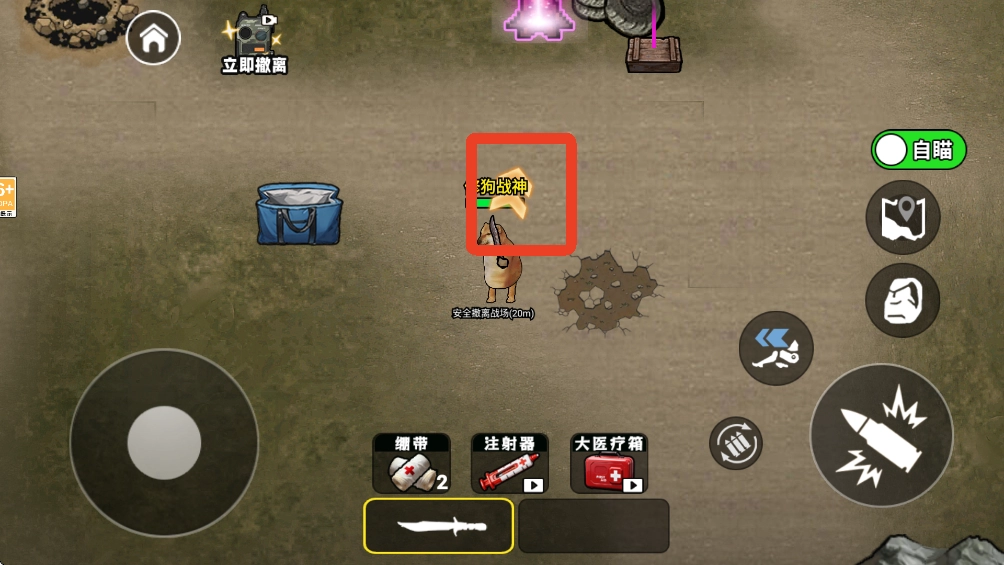Image resolution: width=1004 pixels, height=565 pixels.
Task: Tap the stone face emote button
Action: pyautogui.click(x=902, y=300)
